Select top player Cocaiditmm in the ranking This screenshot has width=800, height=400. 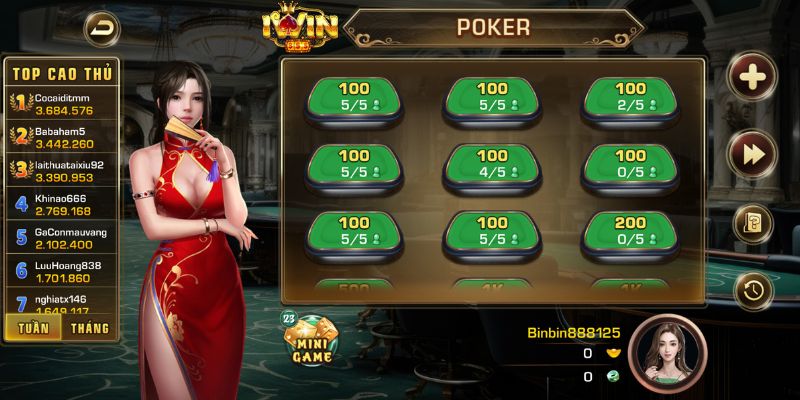point(62,102)
